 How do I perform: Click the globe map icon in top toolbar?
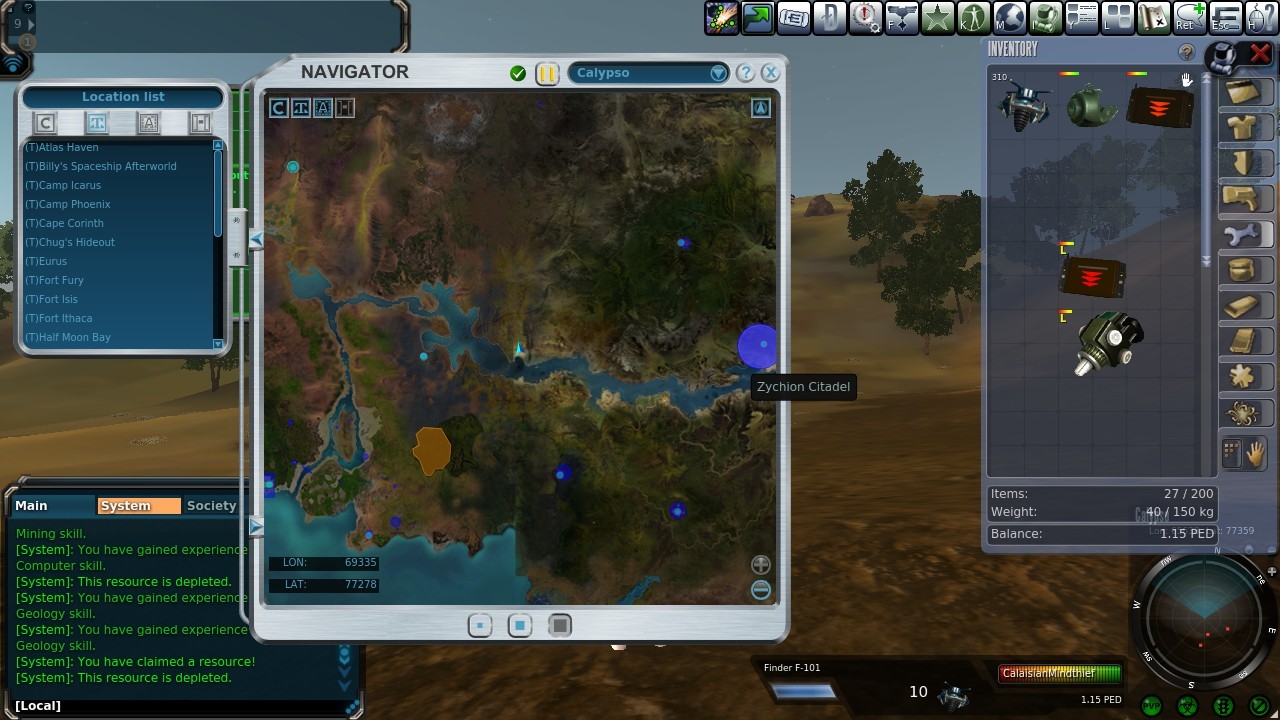point(1010,17)
